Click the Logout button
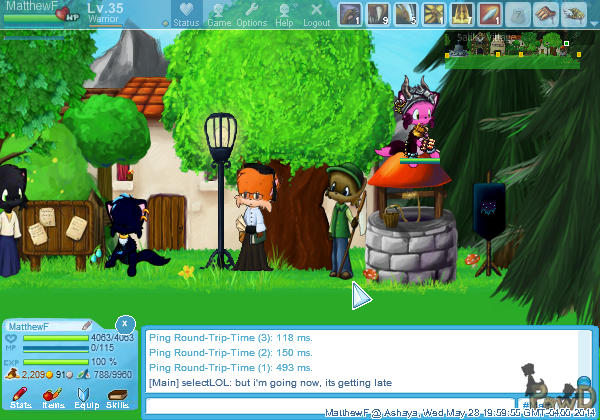This screenshot has width=600, height=420. point(316,15)
